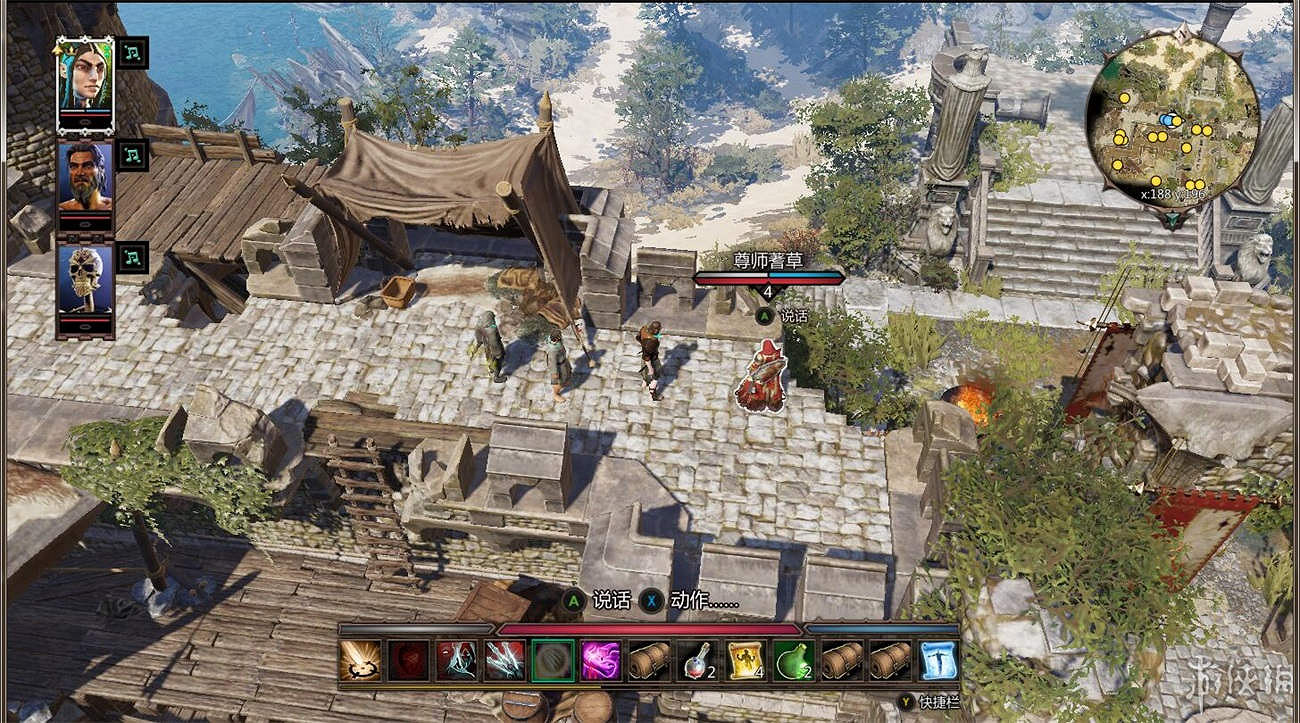The image size is (1300, 723).
Task: Select the elf character portrait
Action: (84, 80)
